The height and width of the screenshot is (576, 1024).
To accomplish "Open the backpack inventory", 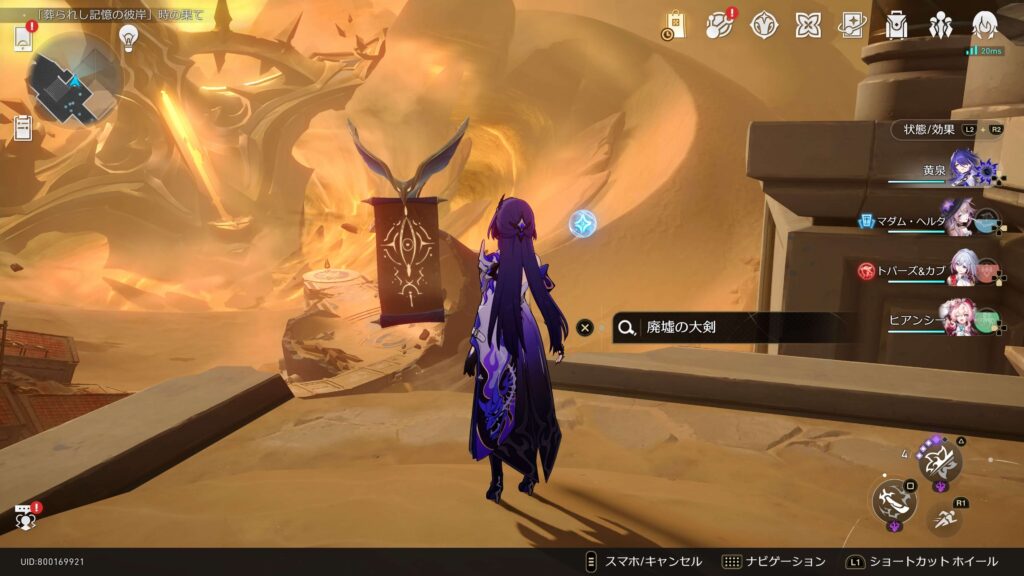I will pos(896,24).
